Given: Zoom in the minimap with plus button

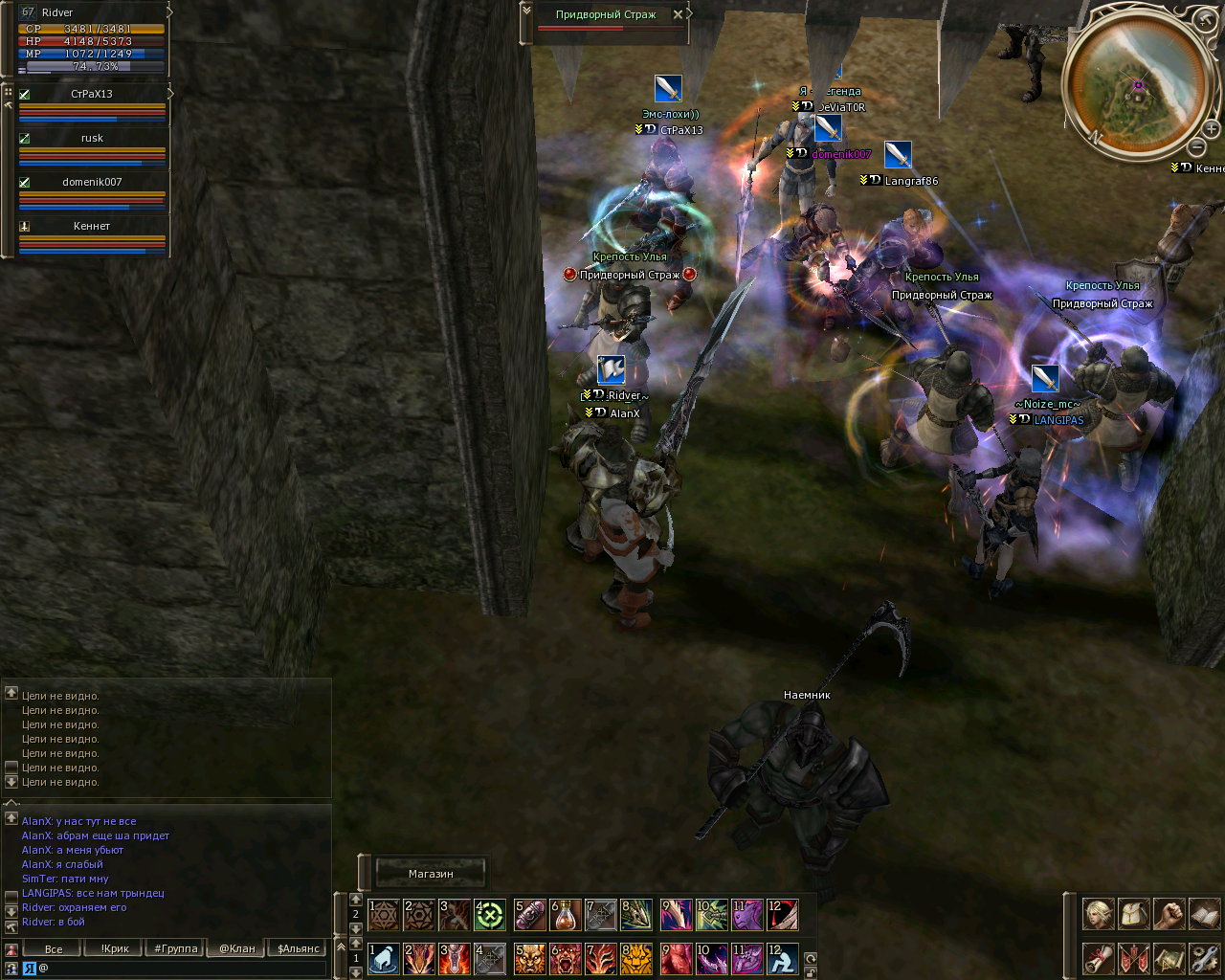Looking at the screenshot, I should [1211, 129].
